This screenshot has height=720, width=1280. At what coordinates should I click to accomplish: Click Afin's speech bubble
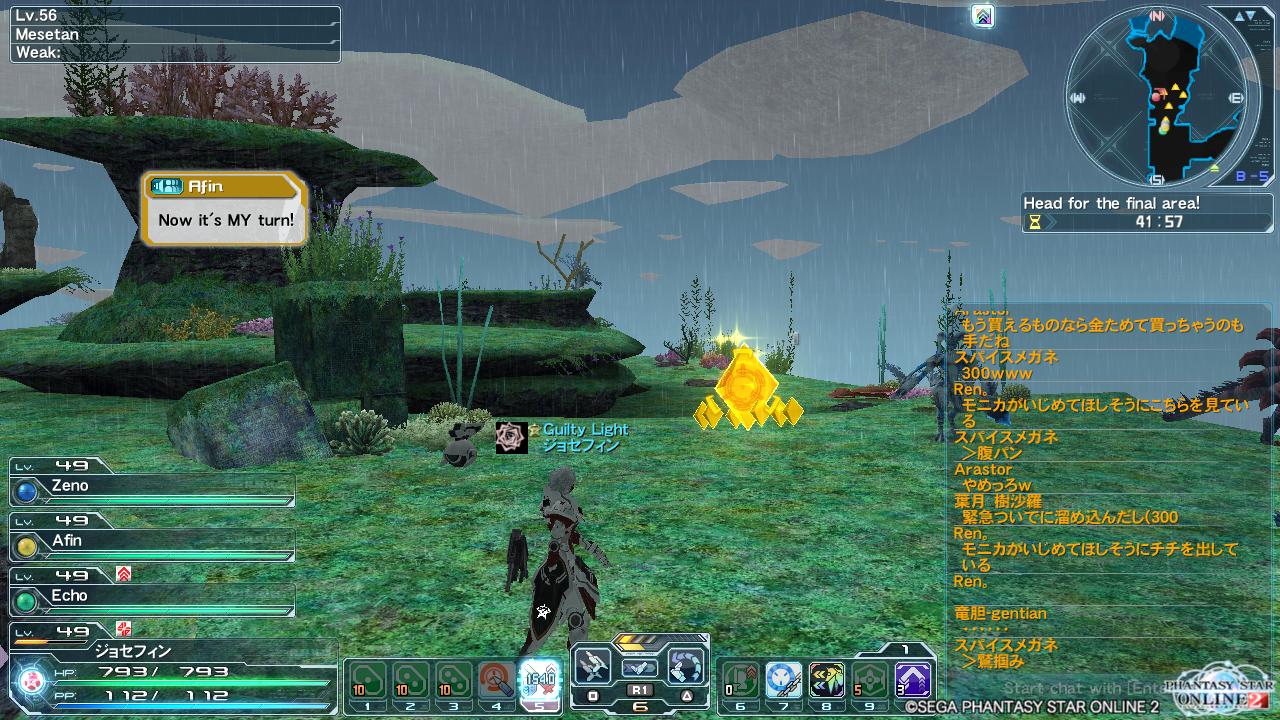click(x=224, y=209)
